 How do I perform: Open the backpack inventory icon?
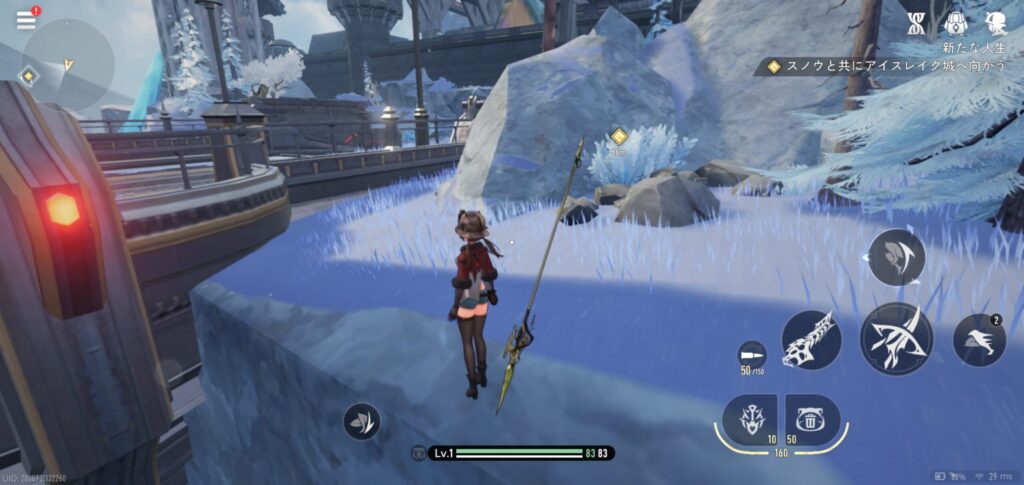(x=956, y=24)
